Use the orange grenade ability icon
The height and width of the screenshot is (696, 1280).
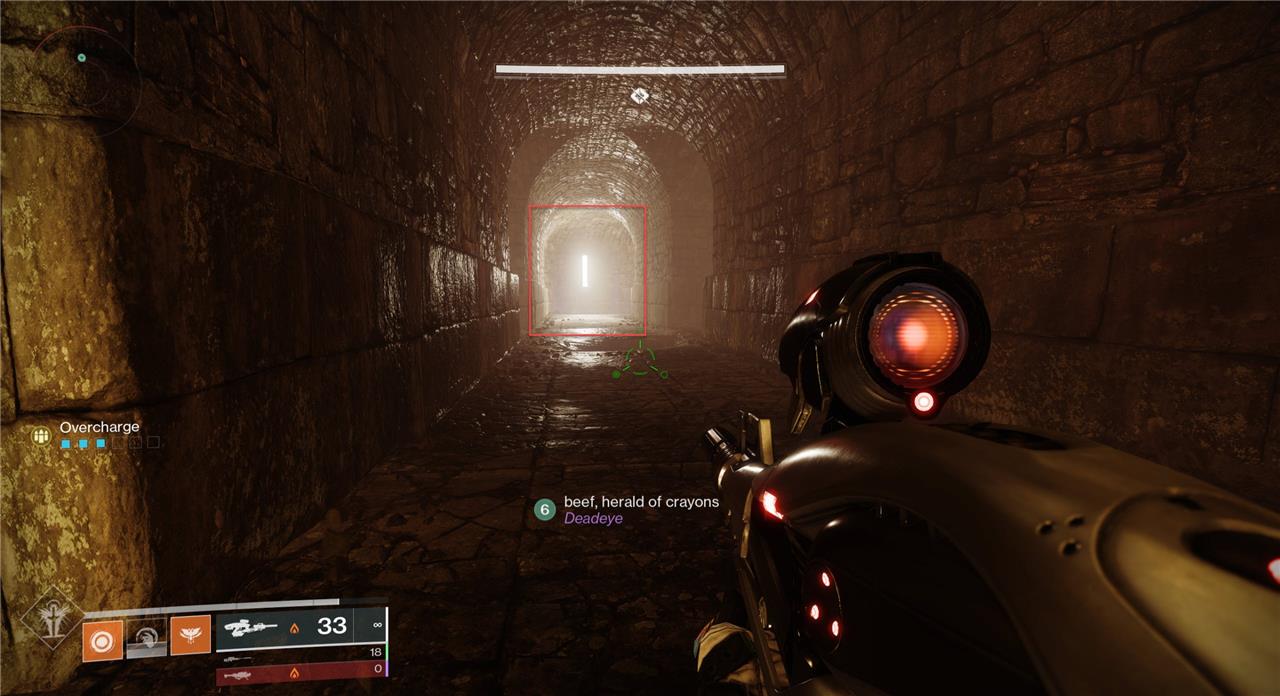(103, 640)
